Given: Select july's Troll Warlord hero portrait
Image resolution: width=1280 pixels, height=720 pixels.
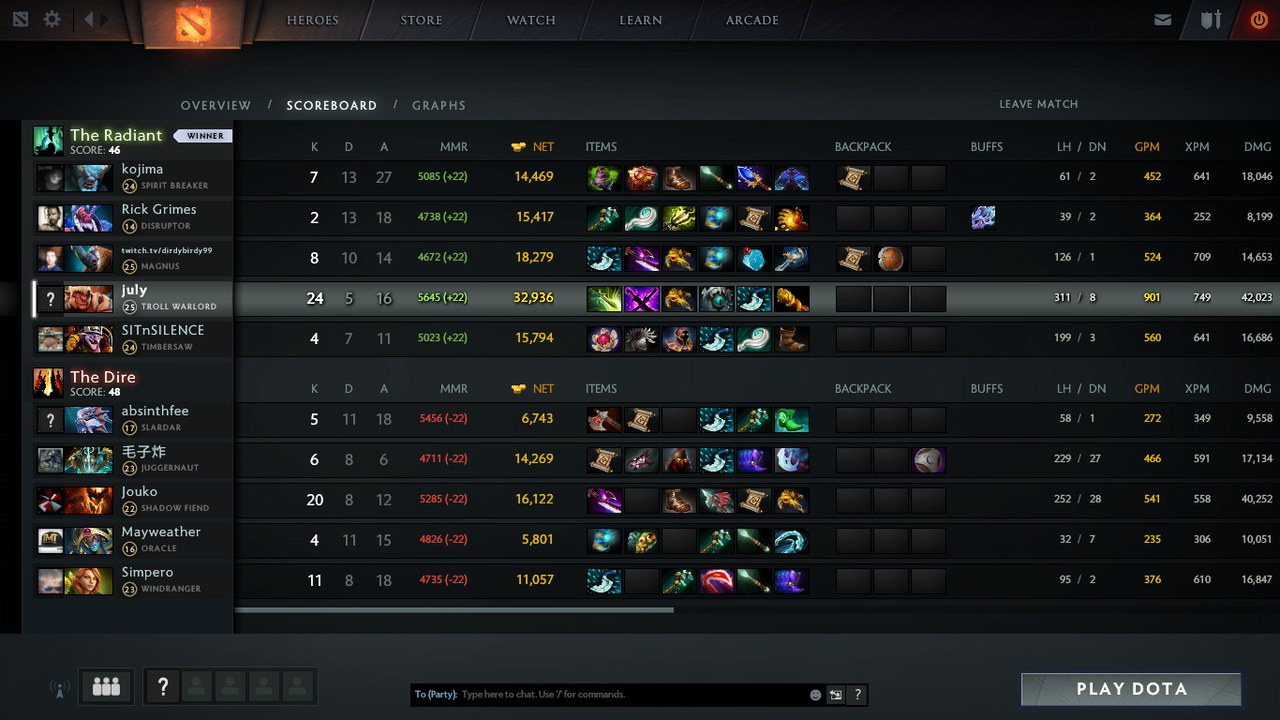Looking at the screenshot, I should click(x=90, y=297).
